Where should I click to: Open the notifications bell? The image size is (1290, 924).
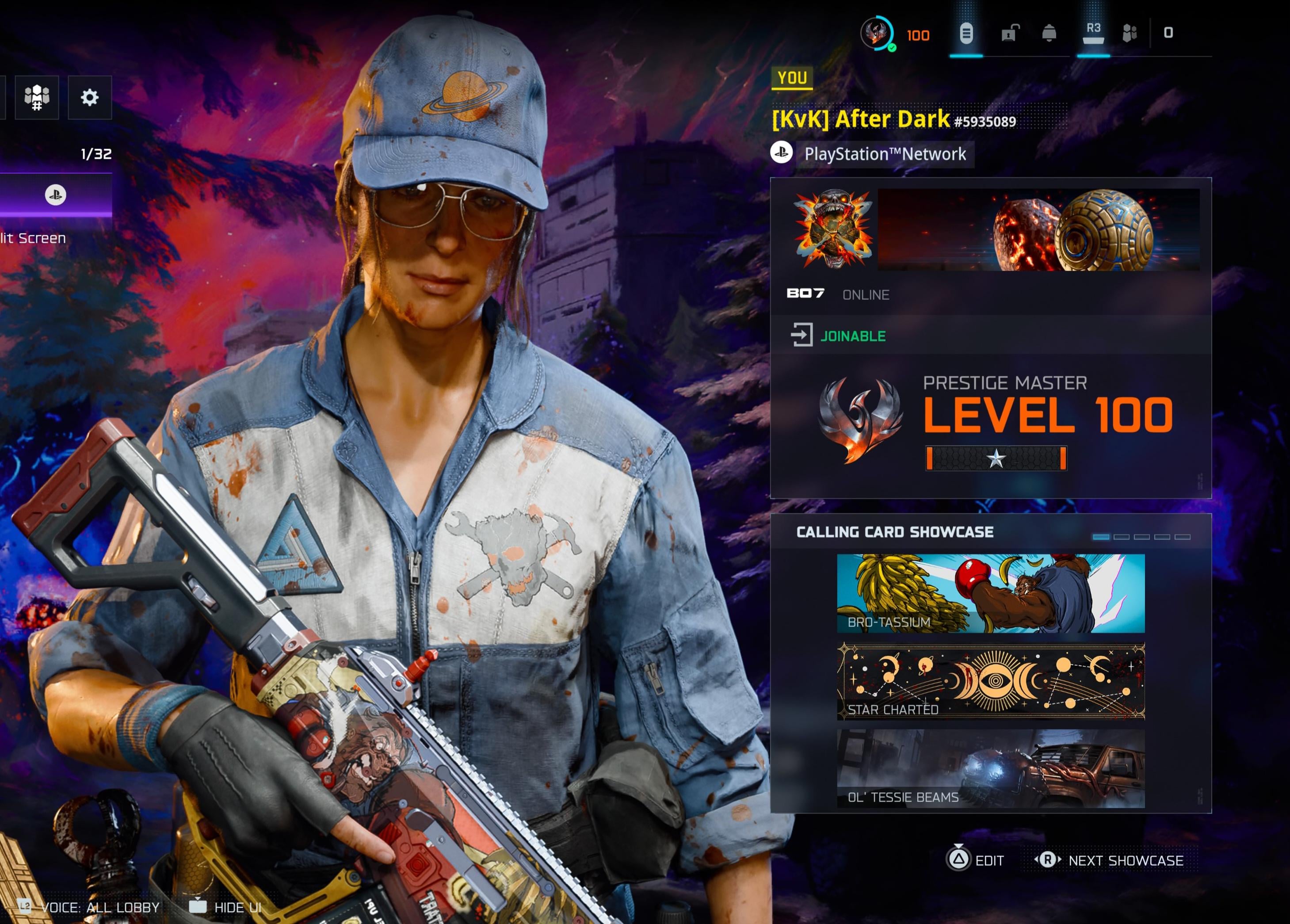pyautogui.click(x=1049, y=34)
